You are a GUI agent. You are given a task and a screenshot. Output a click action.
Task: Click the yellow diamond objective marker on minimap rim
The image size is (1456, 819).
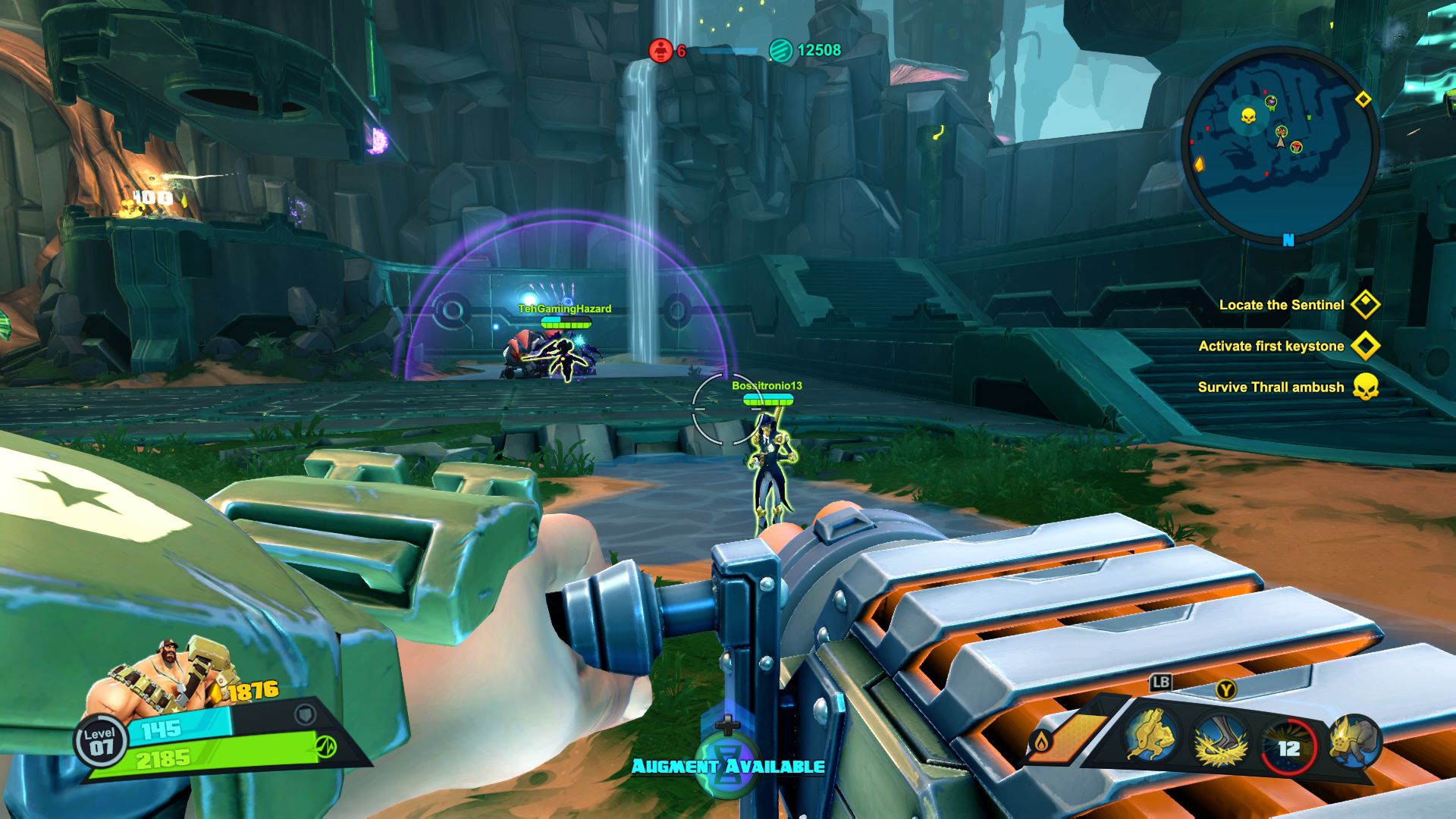pos(1363,99)
